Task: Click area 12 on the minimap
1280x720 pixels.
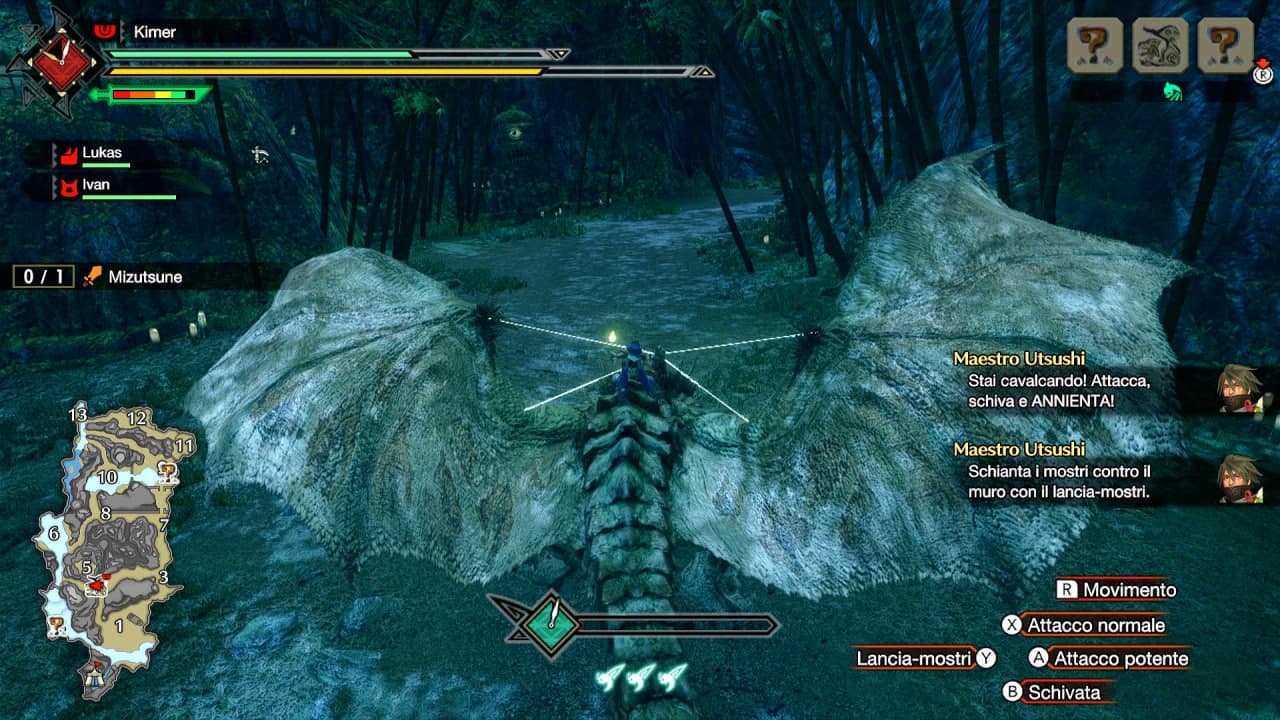Action: [138, 419]
